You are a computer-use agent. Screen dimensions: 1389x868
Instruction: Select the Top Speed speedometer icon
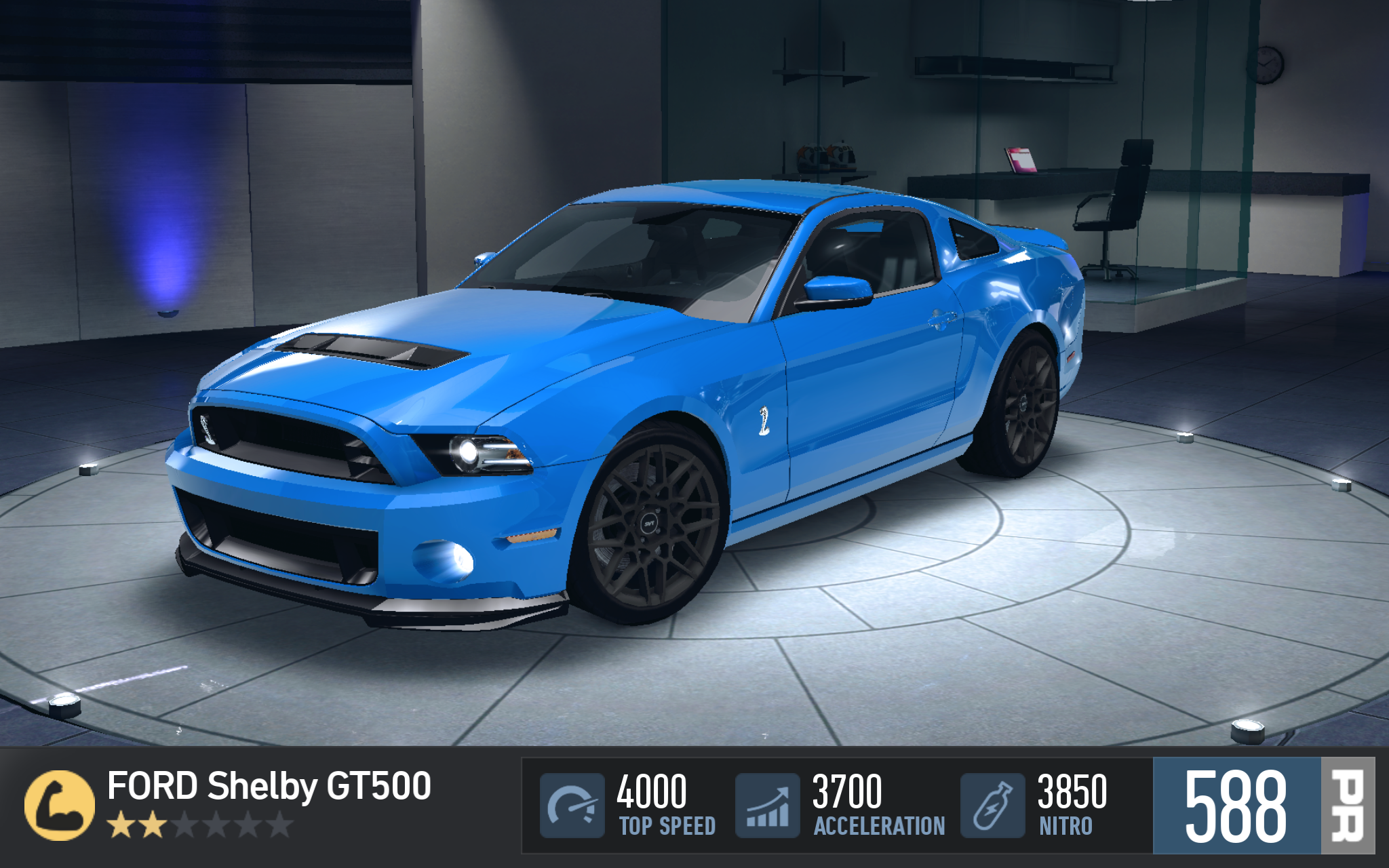[x=572, y=805]
